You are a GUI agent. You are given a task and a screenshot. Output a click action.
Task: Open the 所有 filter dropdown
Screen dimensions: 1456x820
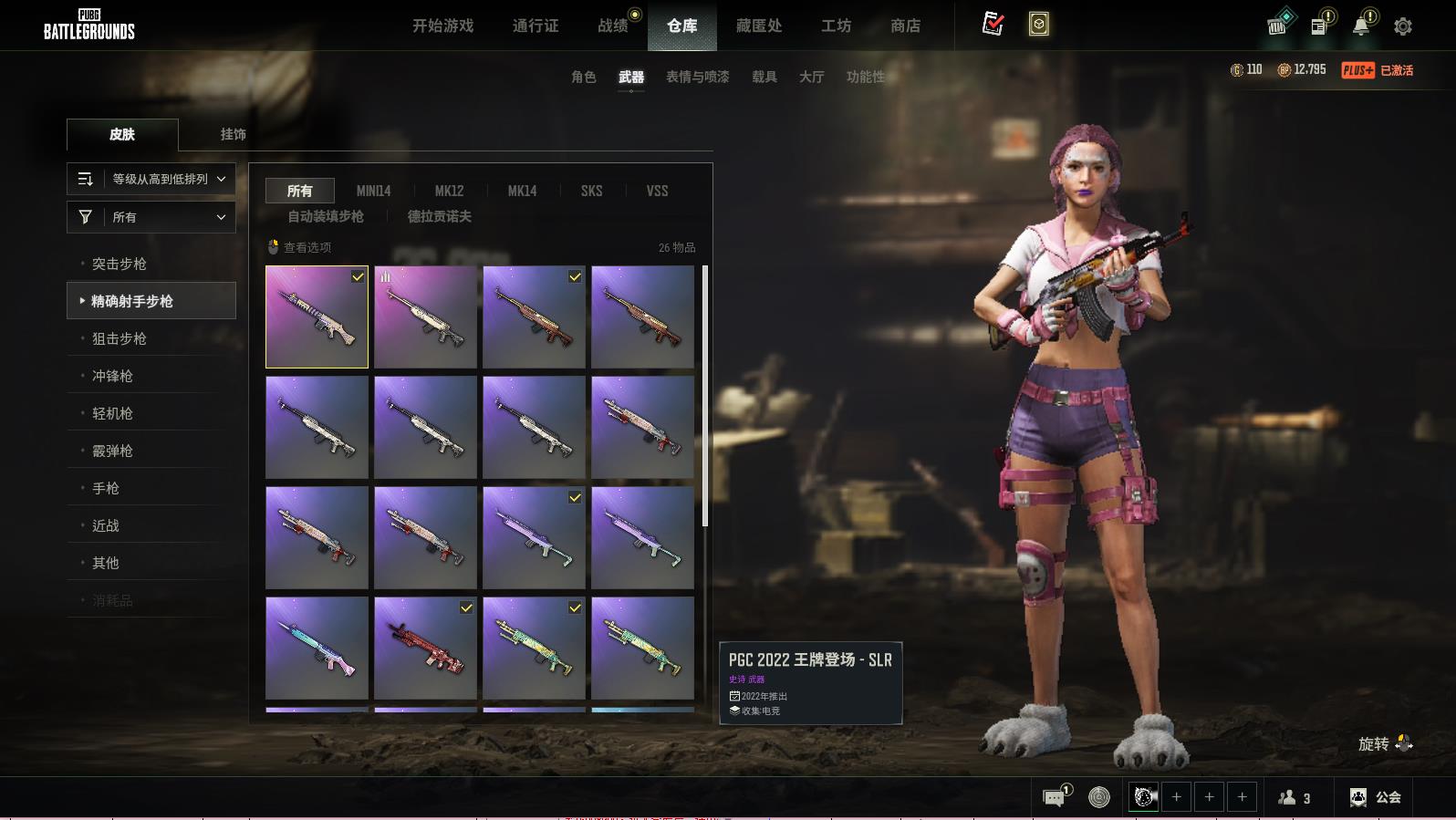point(151,217)
